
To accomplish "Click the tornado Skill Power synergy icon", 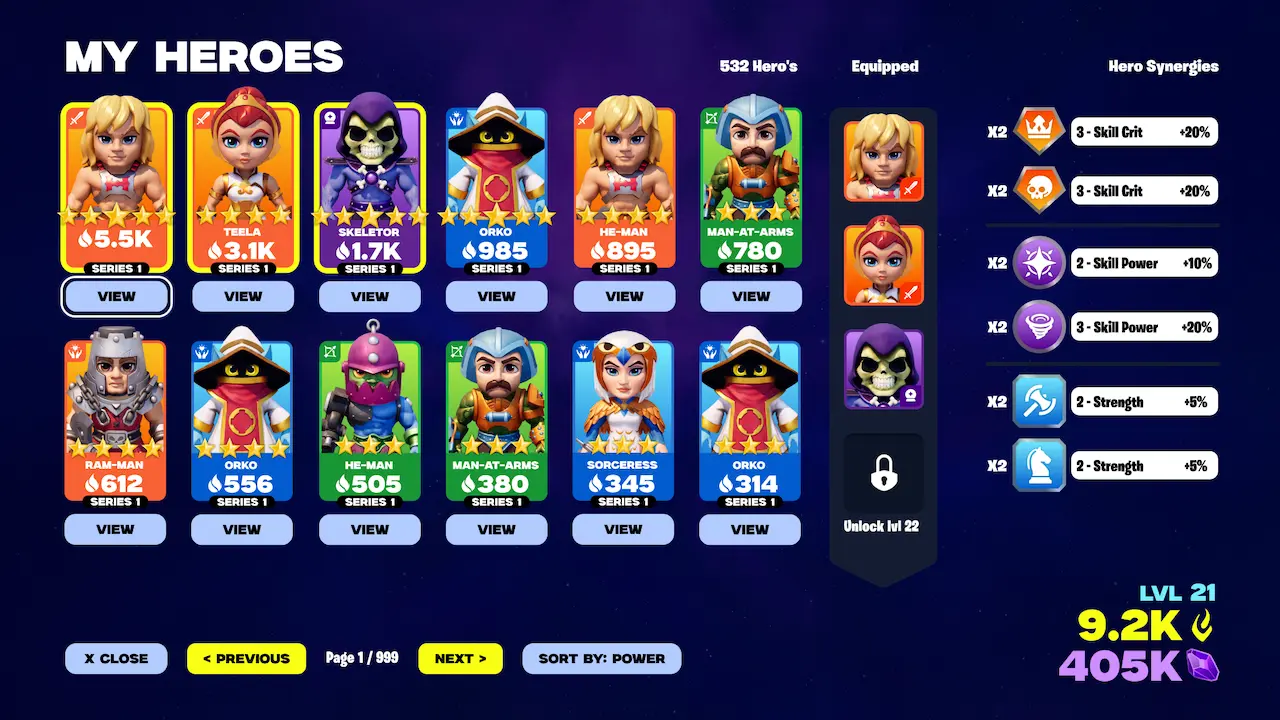I will (x=1038, y=326).
